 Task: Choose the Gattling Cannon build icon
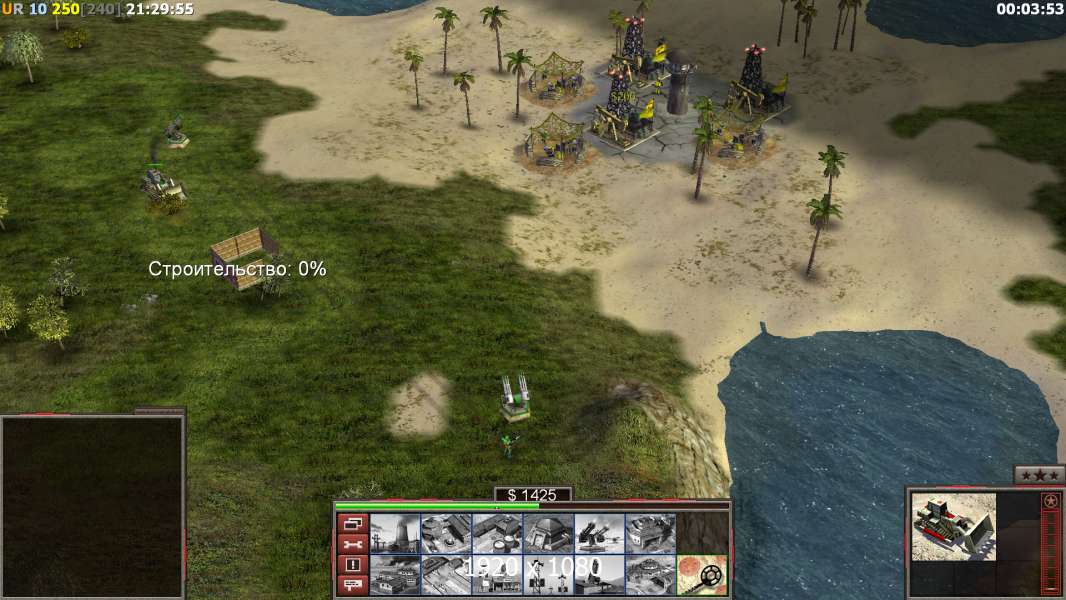[x=599, y=533]
